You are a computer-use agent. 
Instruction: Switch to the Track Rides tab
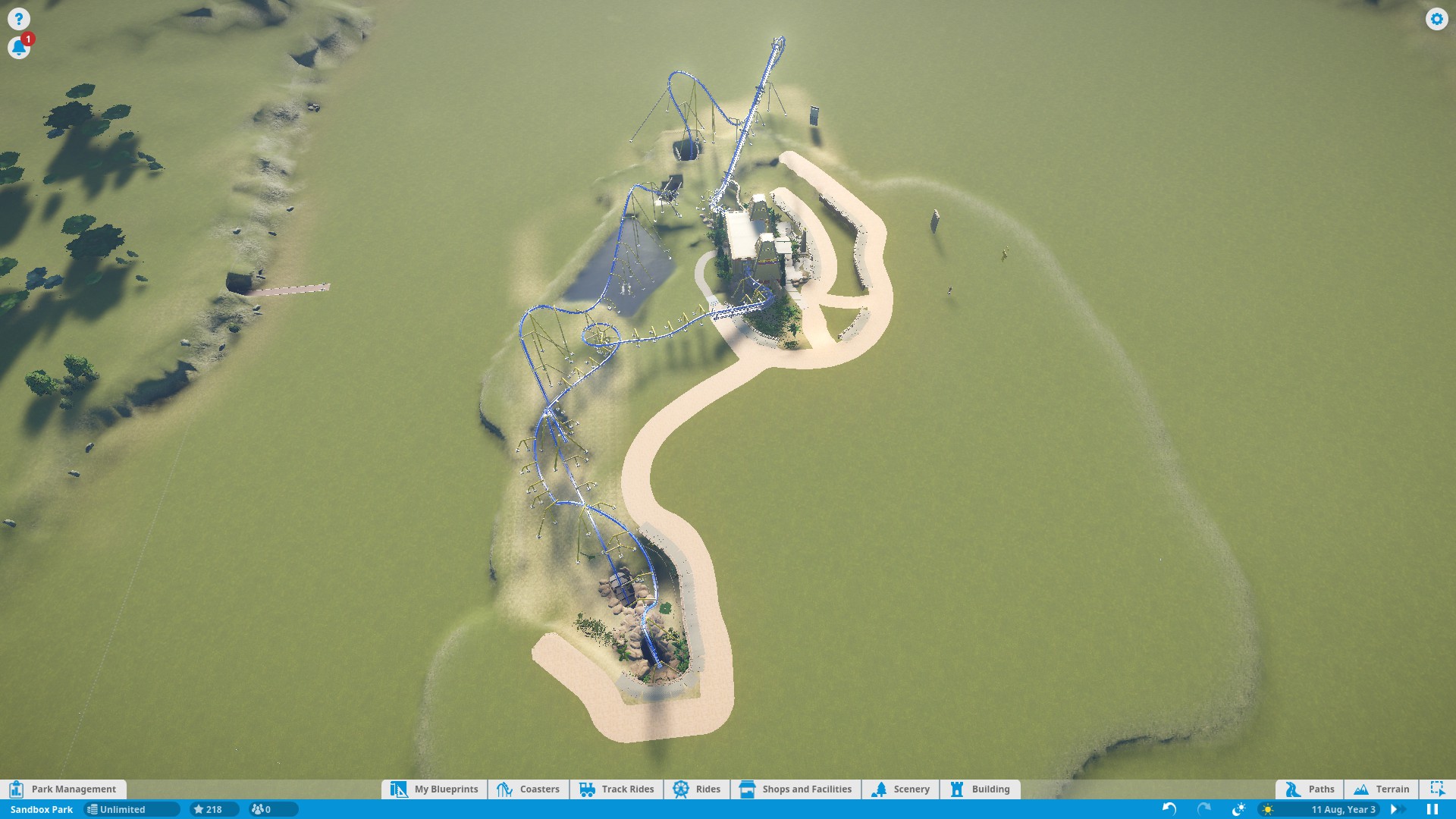(x=617, y=789)
